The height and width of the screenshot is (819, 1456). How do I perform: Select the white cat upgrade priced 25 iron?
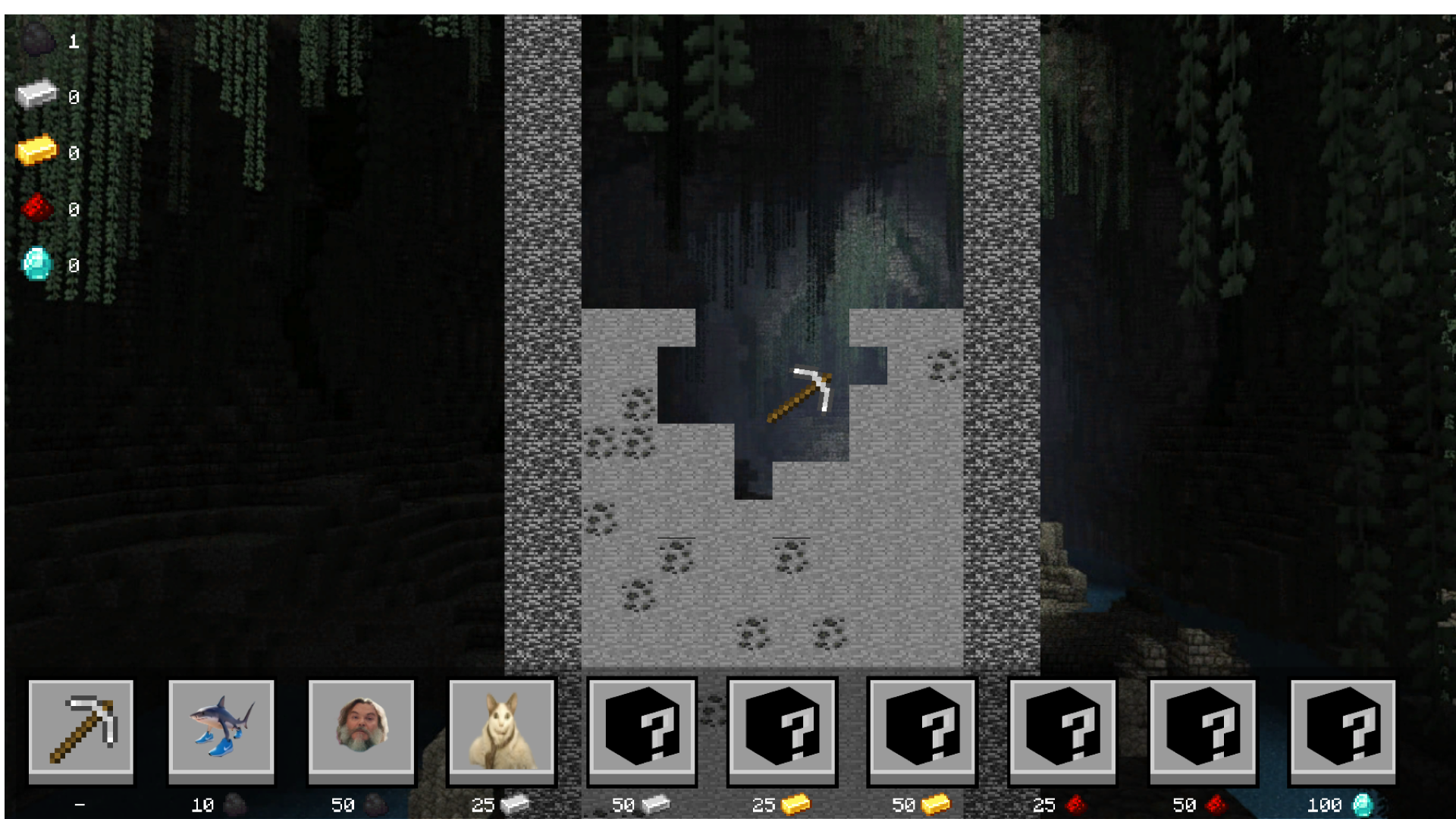501,730
